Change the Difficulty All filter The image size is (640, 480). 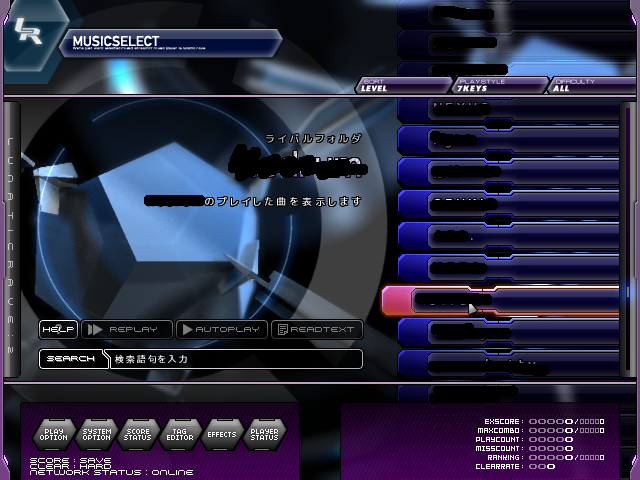coord(590,85)
